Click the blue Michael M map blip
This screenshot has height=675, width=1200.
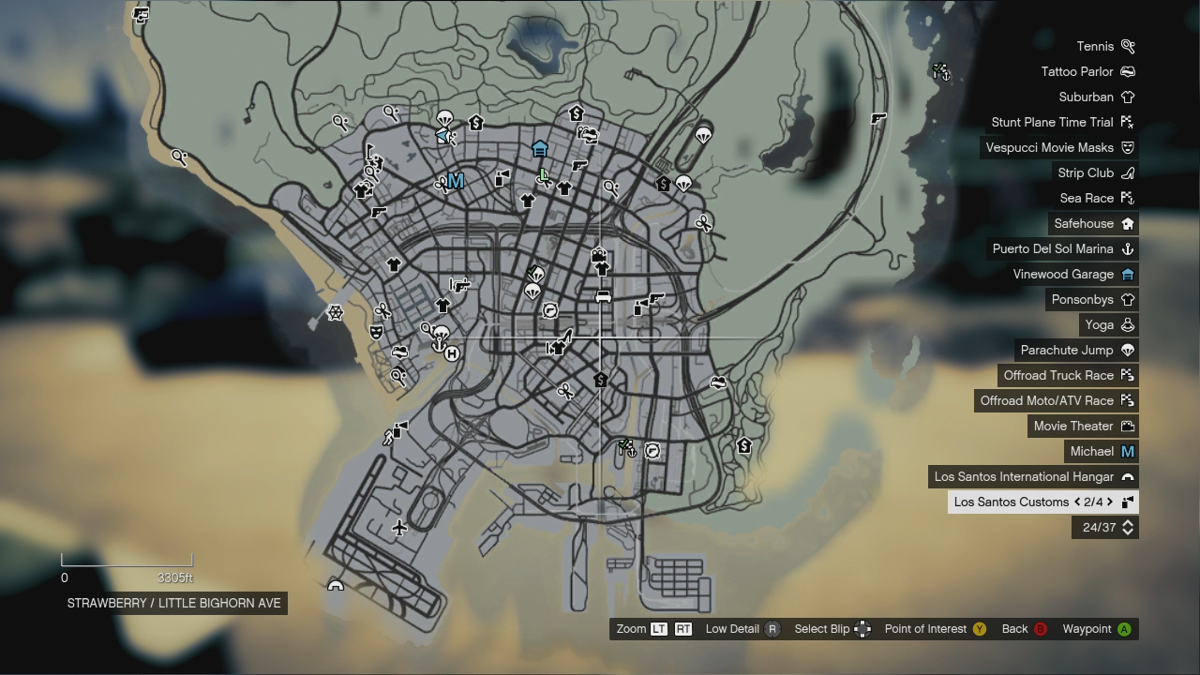pyautogui.click(x=456, y=181)
